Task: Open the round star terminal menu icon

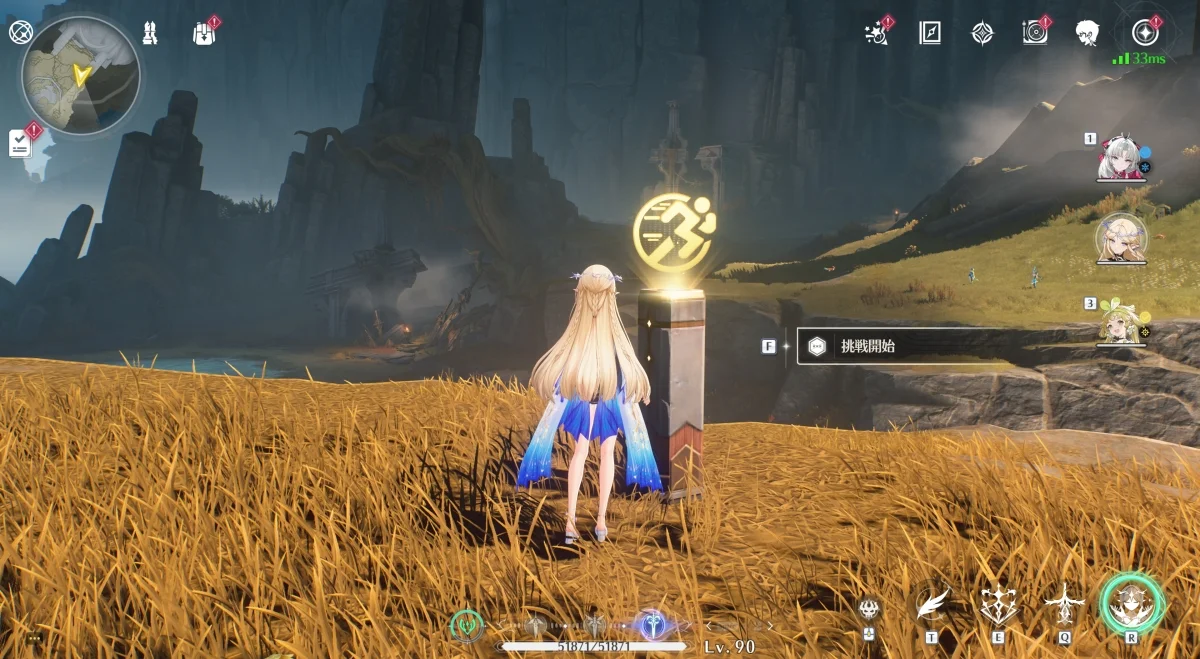Action: click(1146, 33)
